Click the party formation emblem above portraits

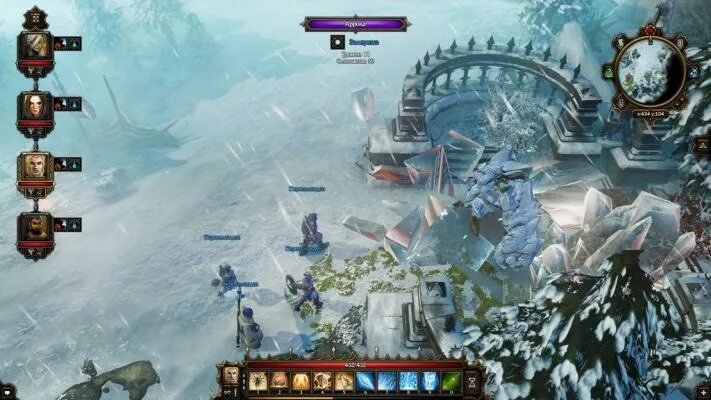coord(35,17)
